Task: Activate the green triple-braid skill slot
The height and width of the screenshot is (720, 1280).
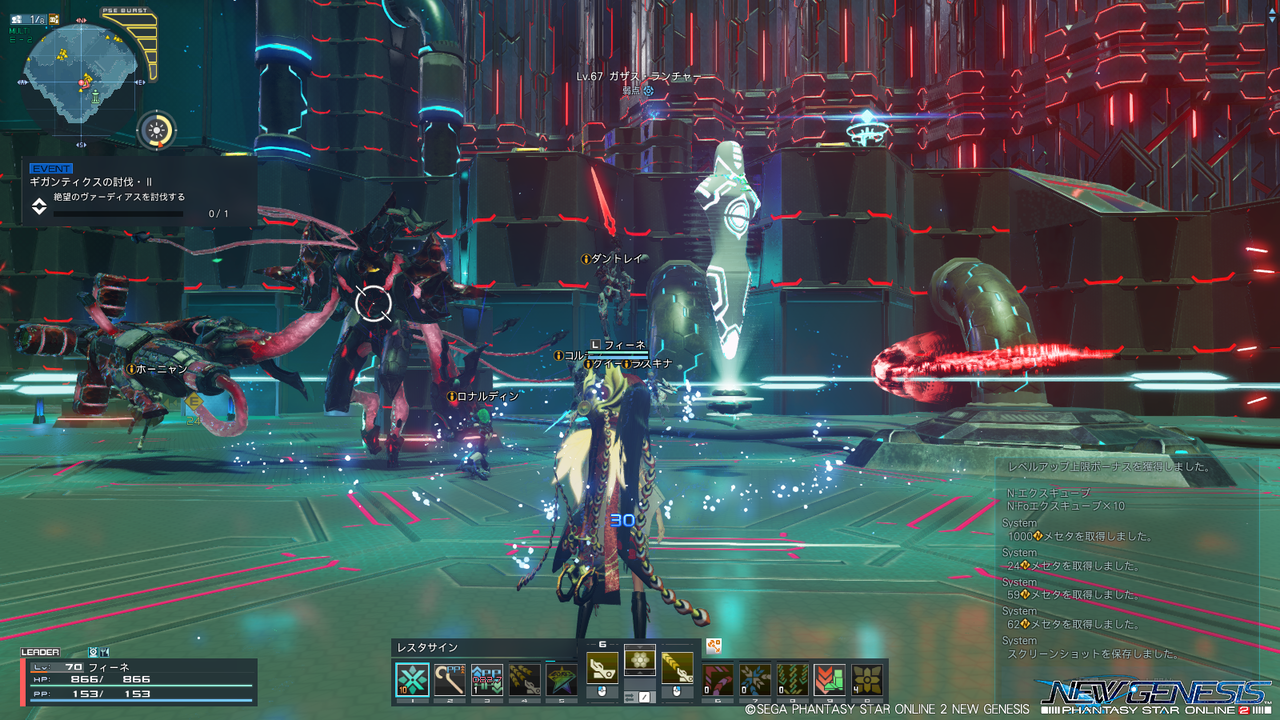Action: (x=792, y=680)
